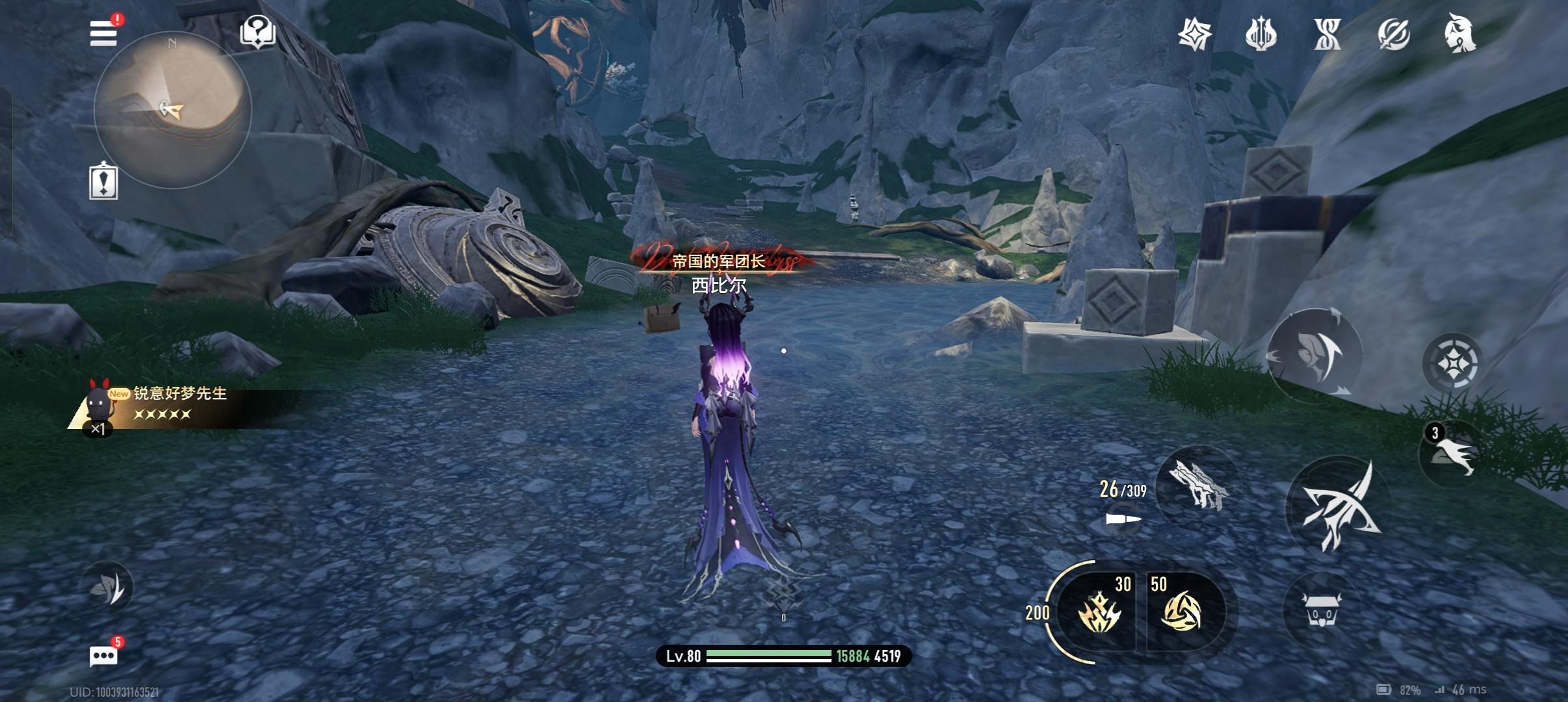Open the hourglass-shaped menu icon
The width and height of the screenshot is (1568, 702).
click(1327, 34)
